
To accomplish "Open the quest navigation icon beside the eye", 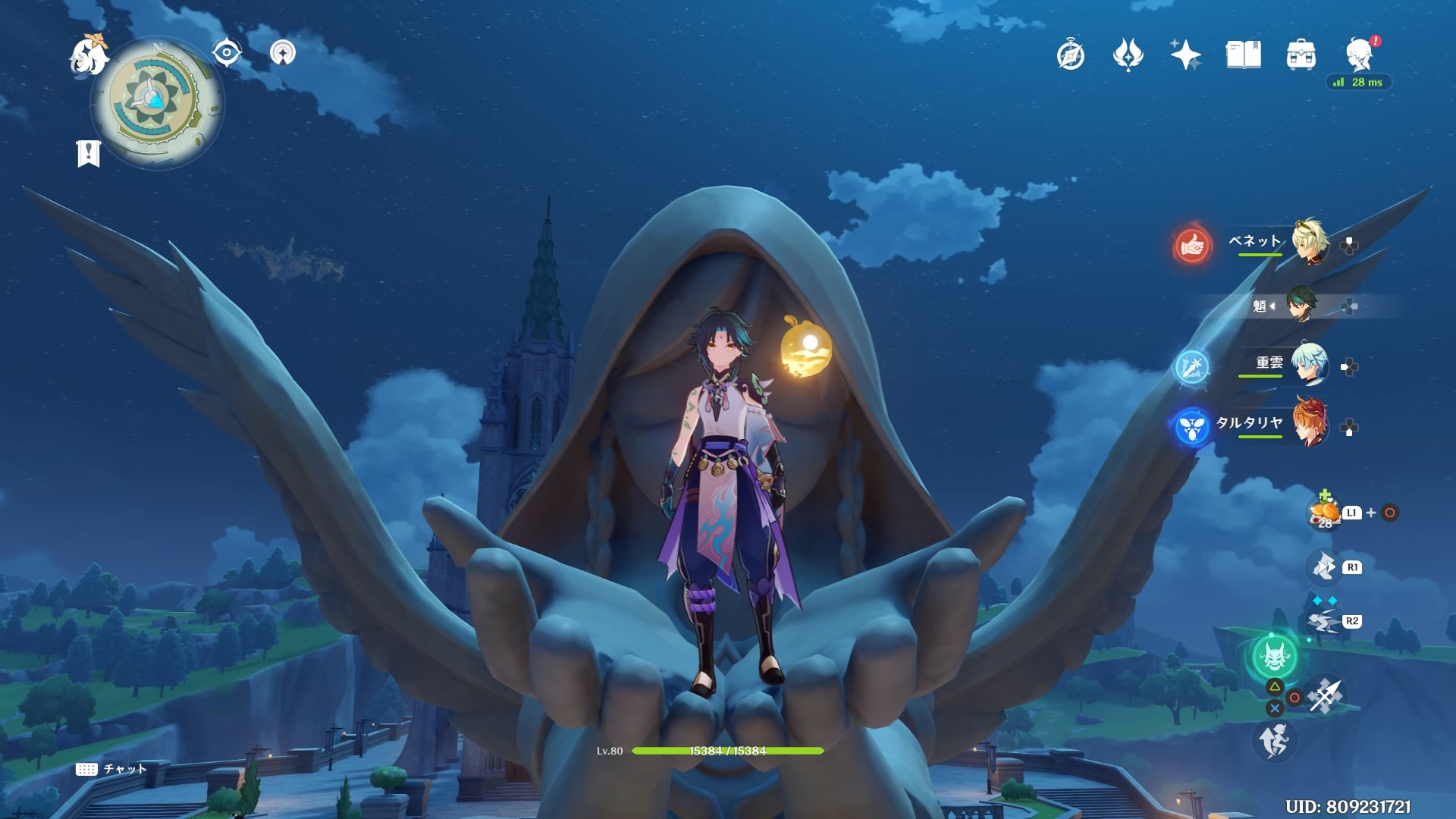I will click(283, 52).
